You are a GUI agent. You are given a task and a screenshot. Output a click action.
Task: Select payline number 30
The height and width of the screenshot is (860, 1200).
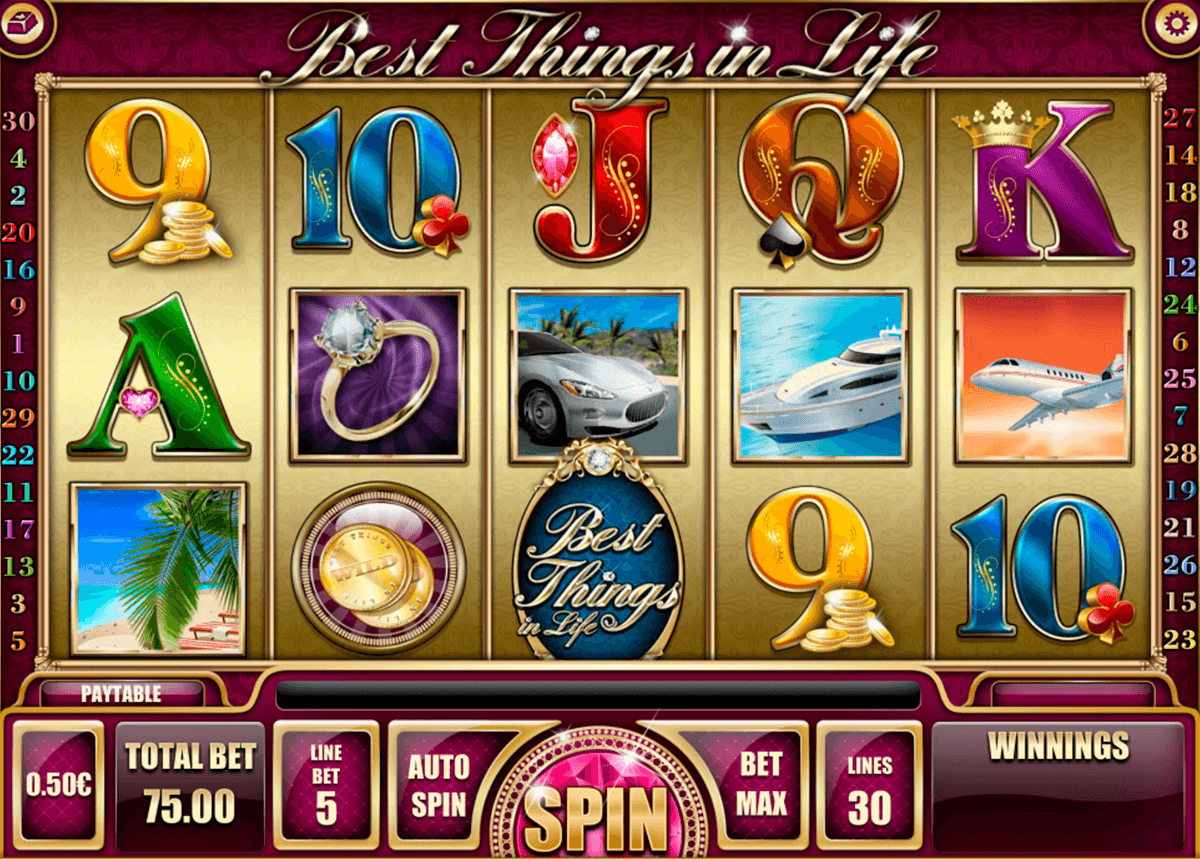pos(18,121)
